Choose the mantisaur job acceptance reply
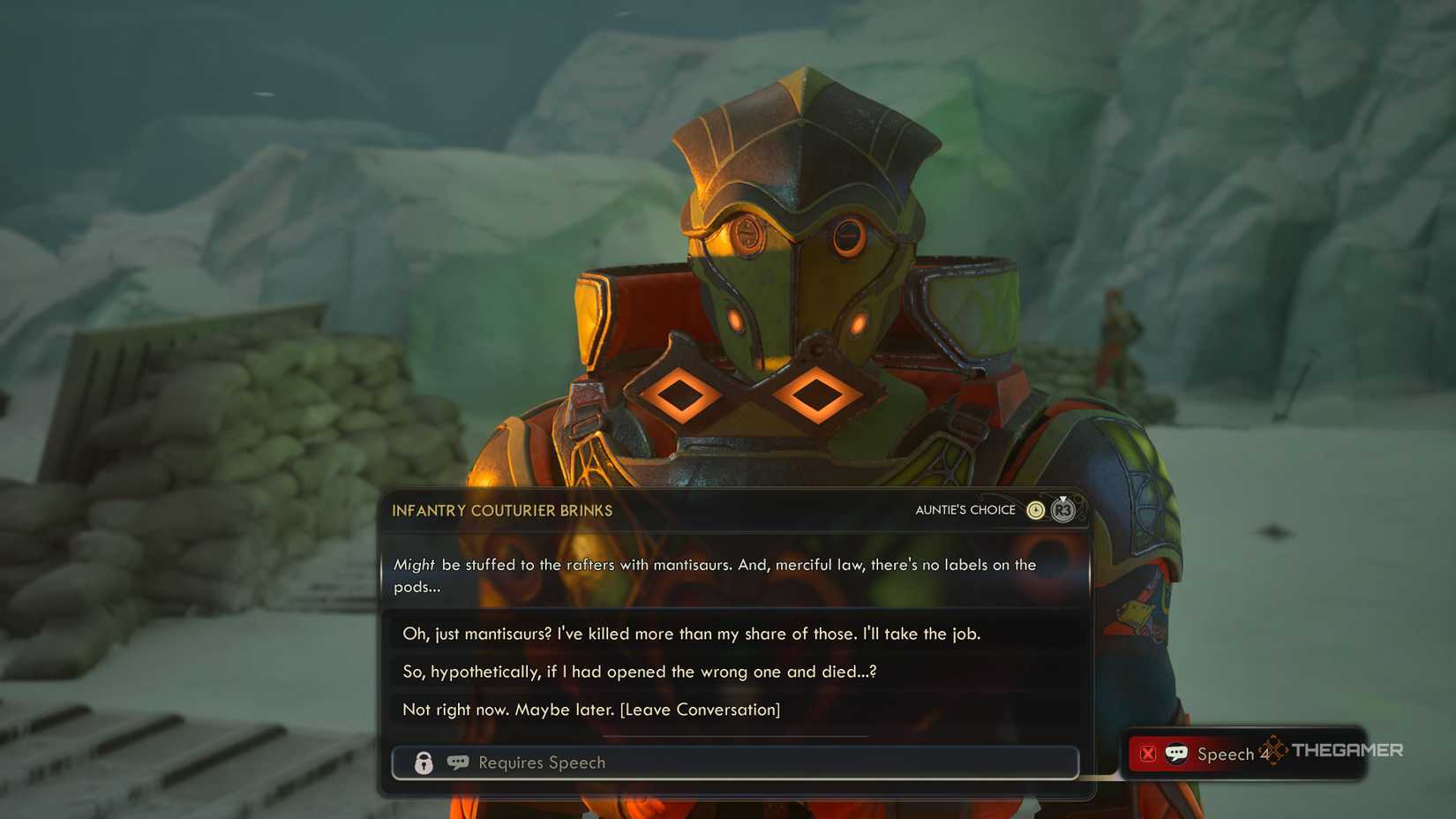Screen dimensions: 1456x819 [693, 634]
